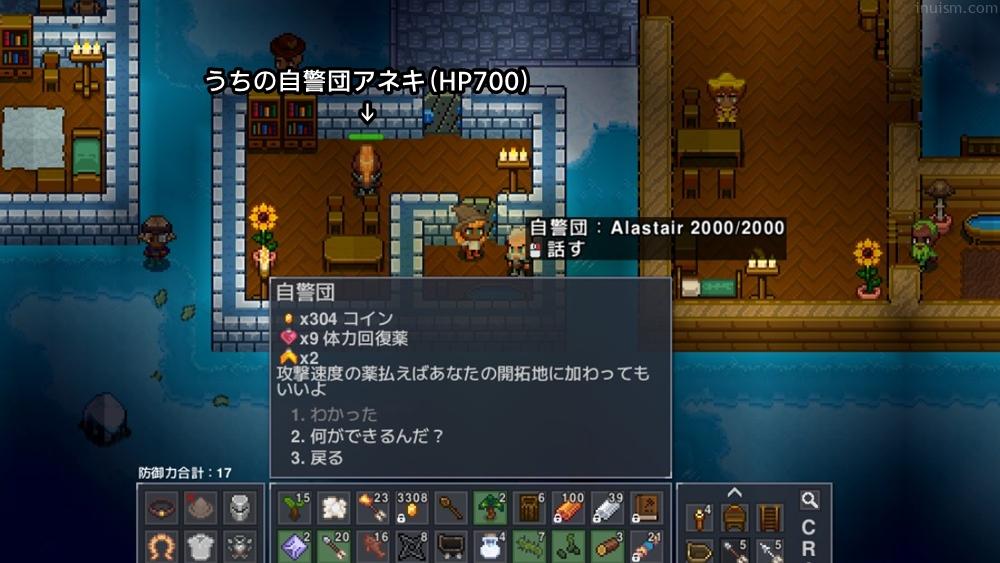Open the magnifying glass search button

click(809, 499)
